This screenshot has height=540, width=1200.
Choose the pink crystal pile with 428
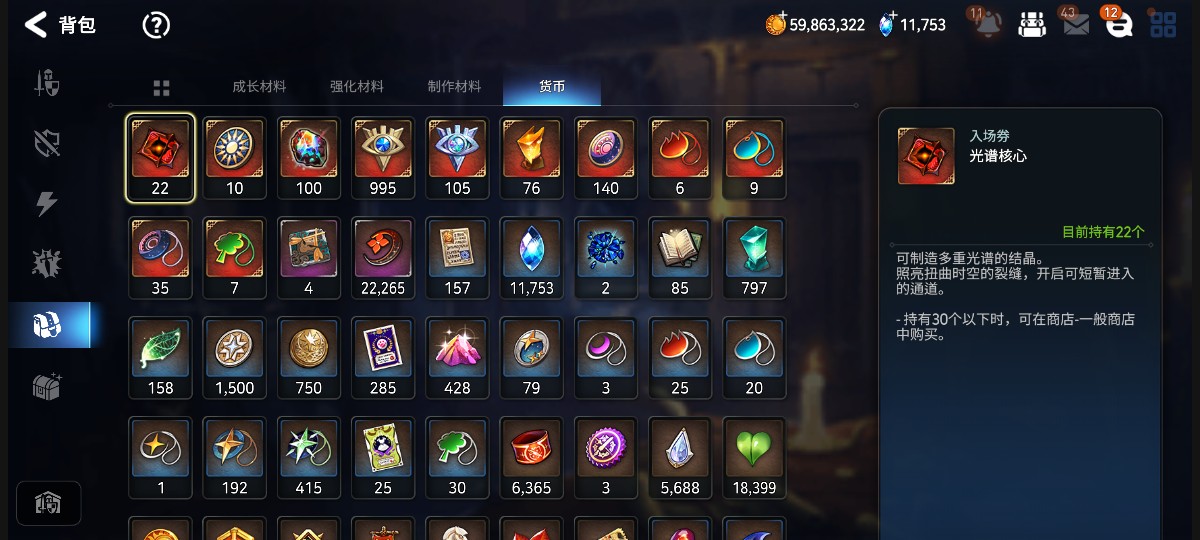[x=457, y=358]
